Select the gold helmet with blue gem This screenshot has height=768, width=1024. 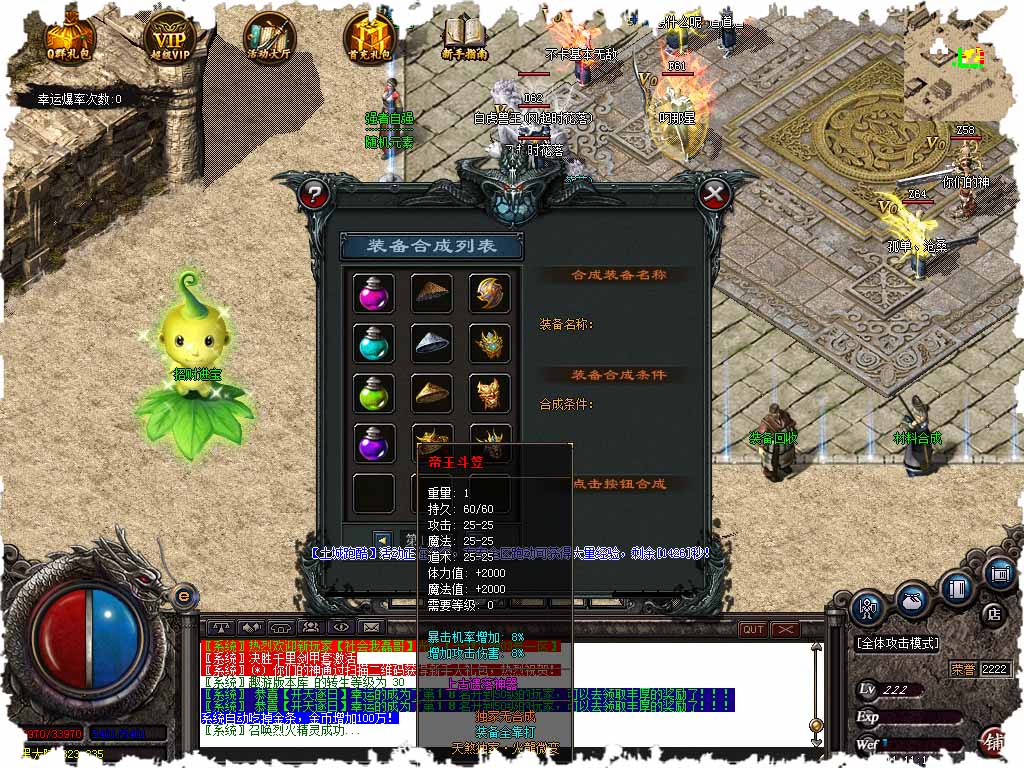(490, 343)
